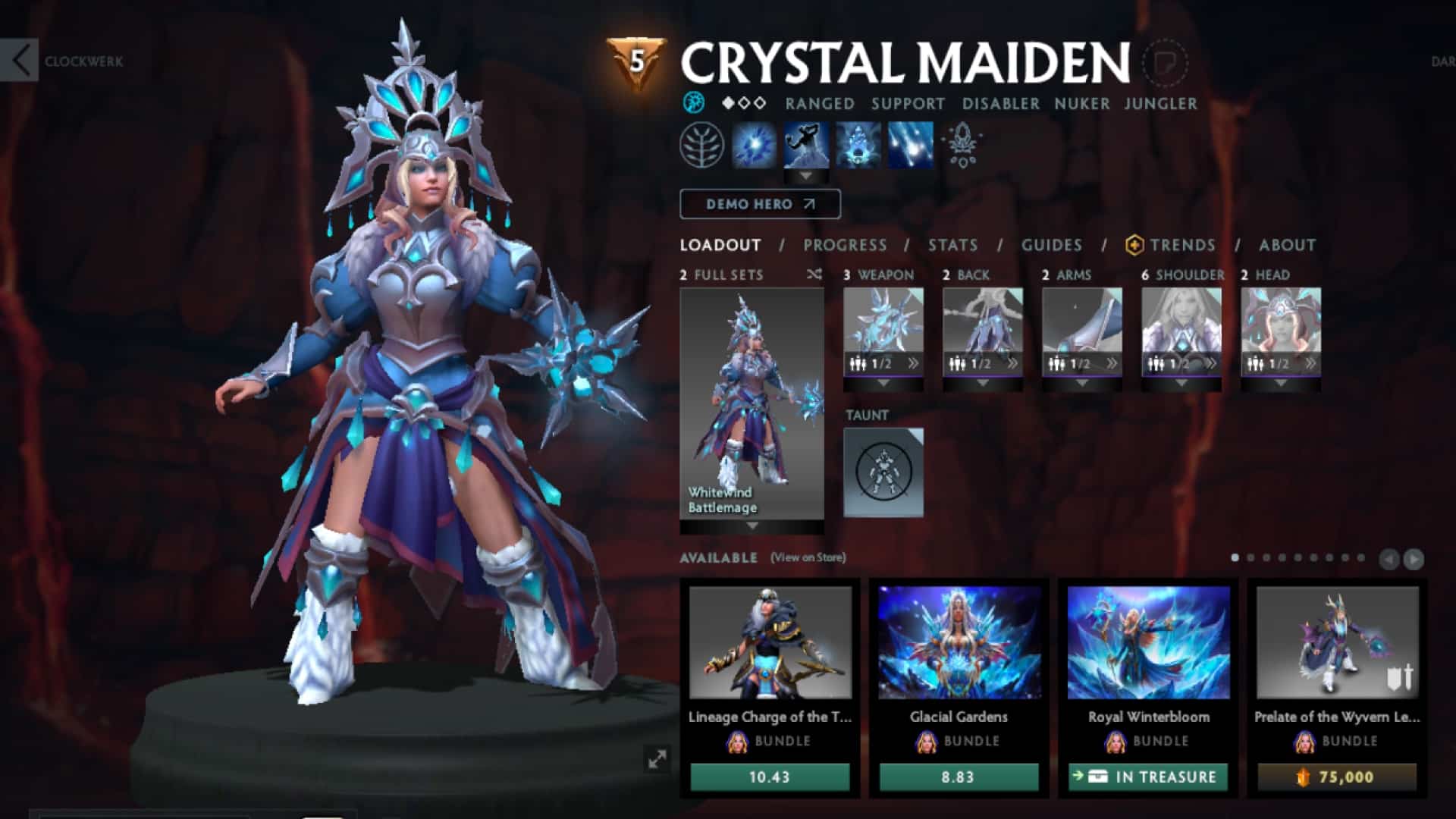Image resolution: width=1456 pixels, height=819 pixels.
Task: Click the empty Taunt slot icon
Action: [x=884, y=472]
